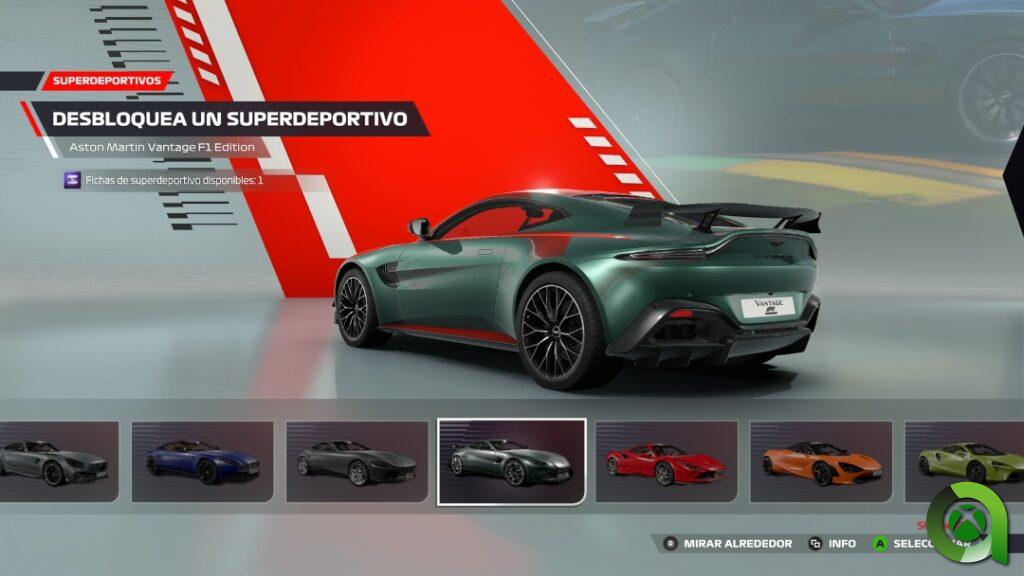This screenshot has height=576, width=1024.
Task: Choose the red Ferrari thumbnail
Action: pos(666,461)
